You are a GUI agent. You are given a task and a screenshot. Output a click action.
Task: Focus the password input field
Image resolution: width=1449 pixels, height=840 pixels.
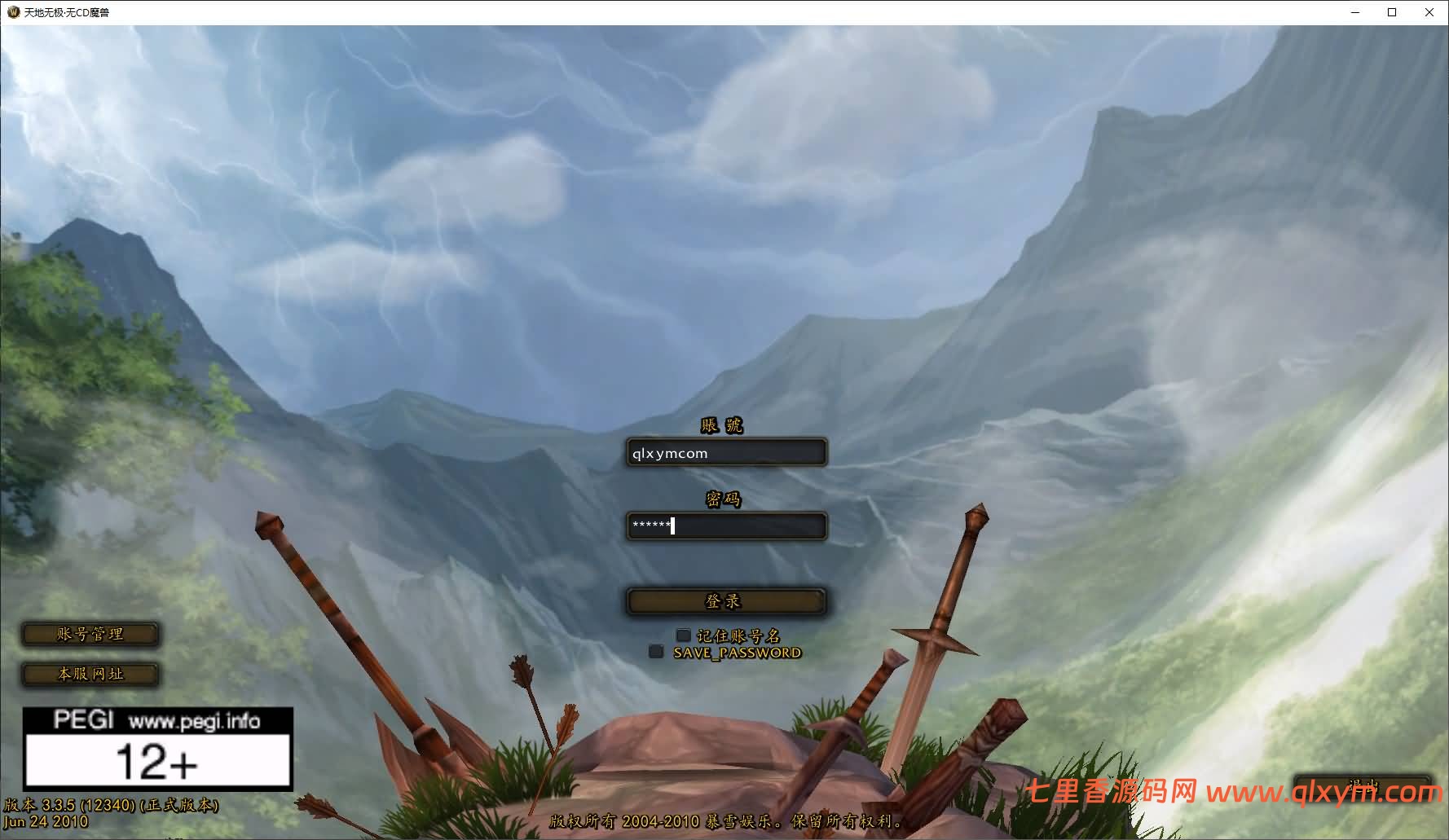point(726,526)
